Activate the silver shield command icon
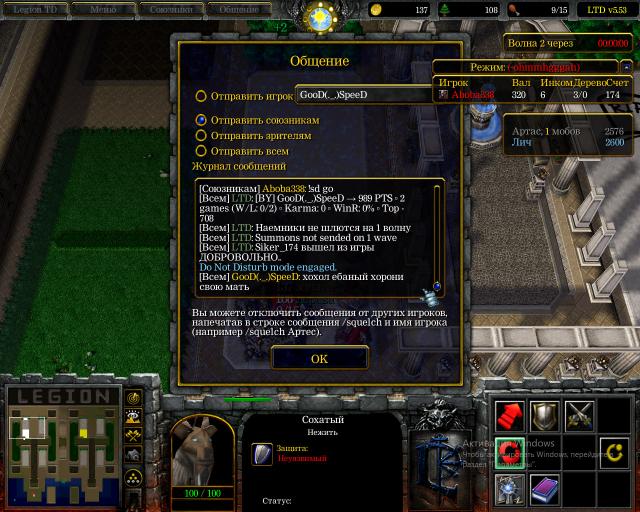The height and width of the screenshot is (512, 640). pos(545,416)
